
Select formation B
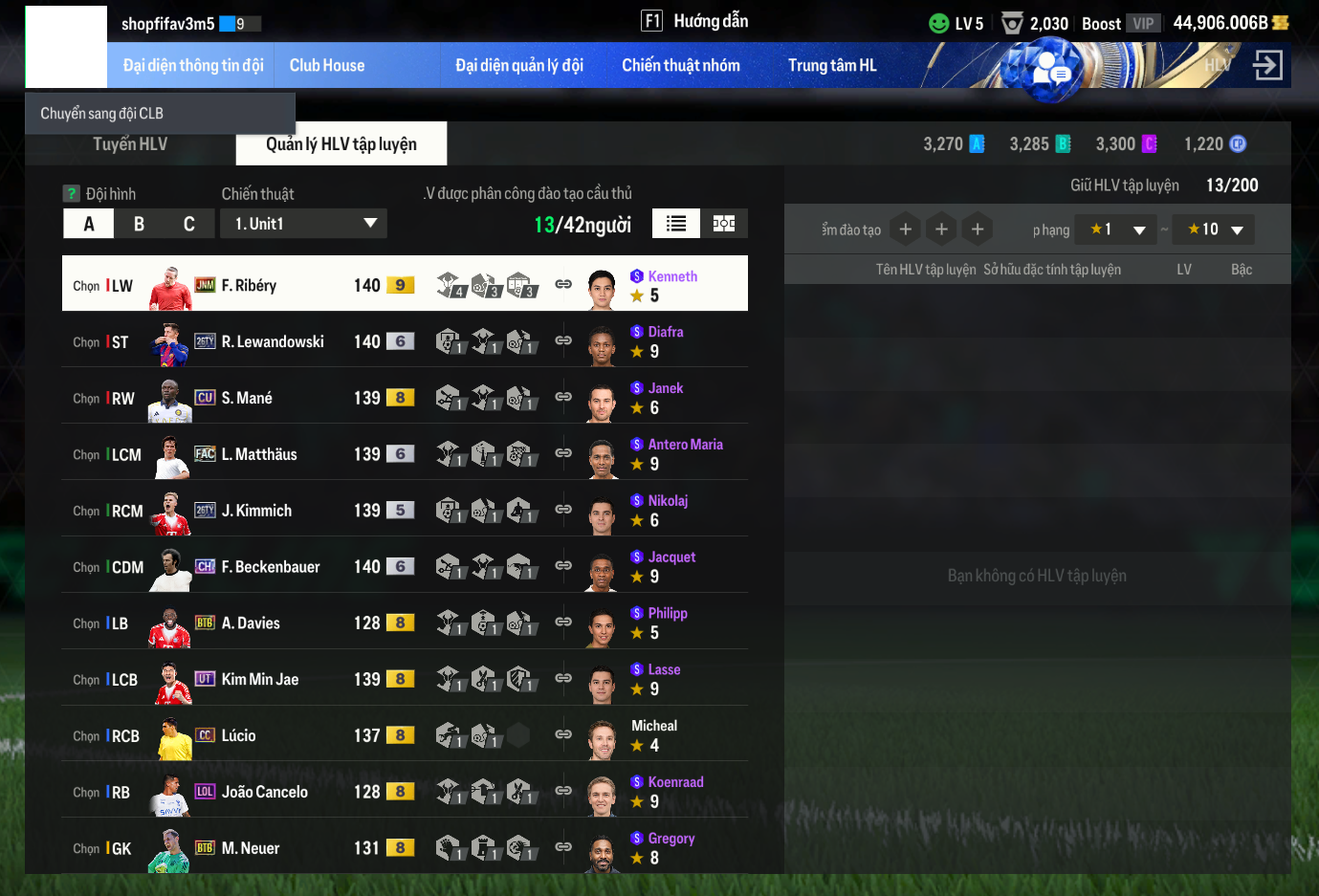coord(140,224)
